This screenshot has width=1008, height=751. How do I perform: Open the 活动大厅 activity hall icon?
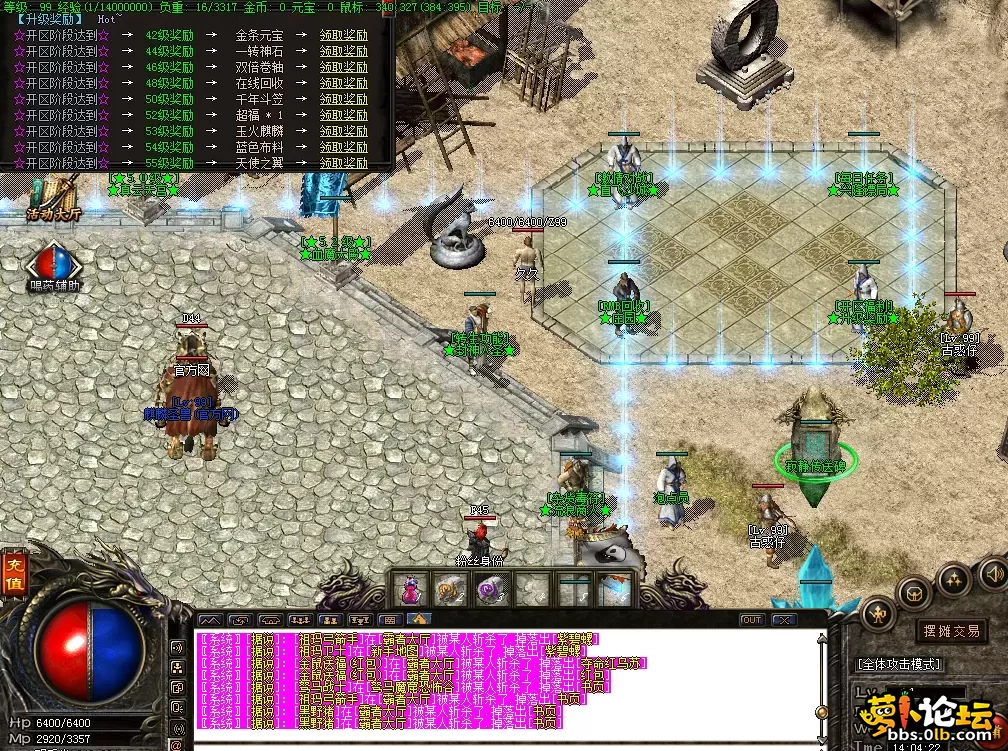(x=53, y=197)
